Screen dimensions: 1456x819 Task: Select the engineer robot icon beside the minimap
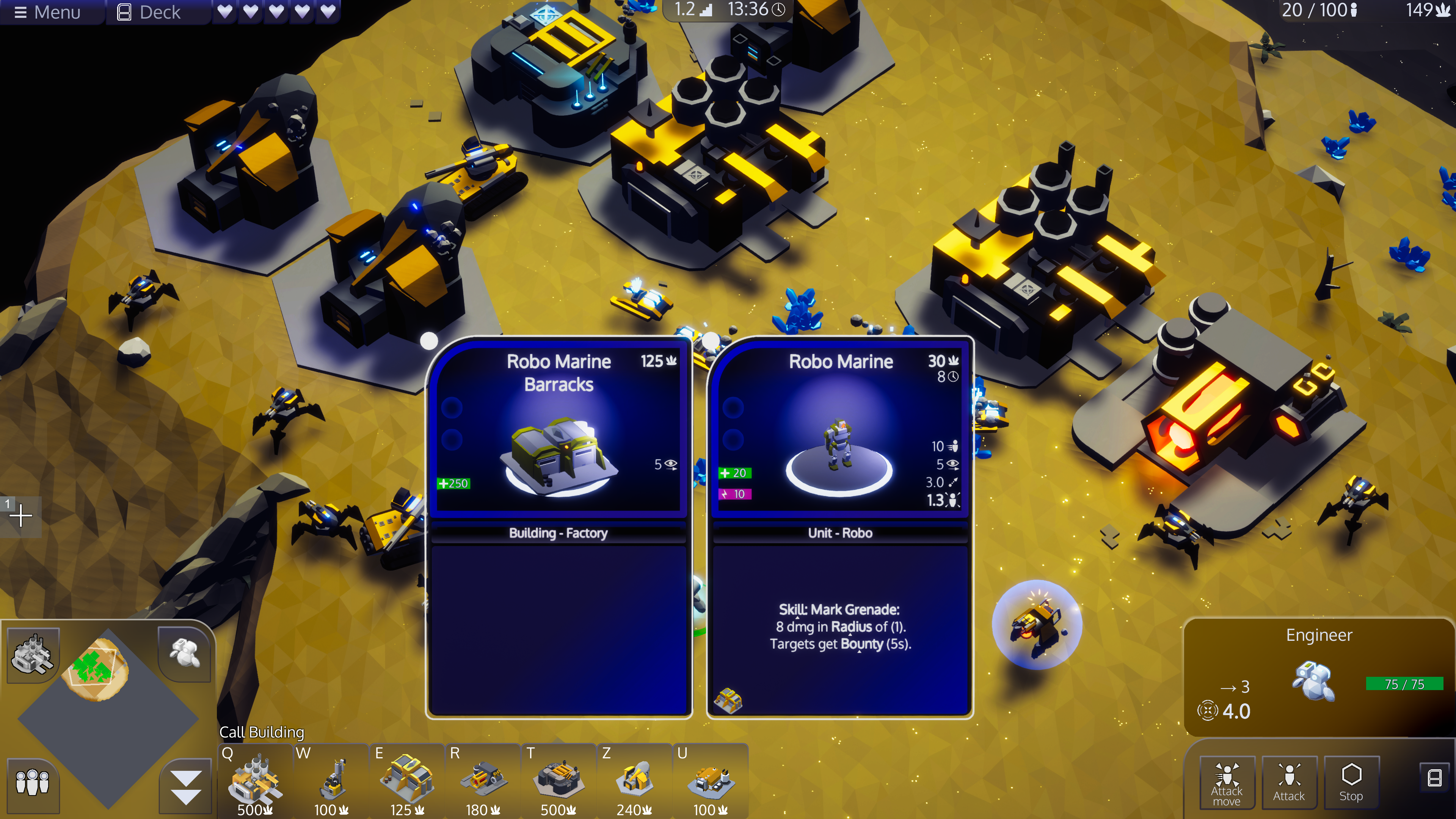pyautogui.click(x=184, y=653)
